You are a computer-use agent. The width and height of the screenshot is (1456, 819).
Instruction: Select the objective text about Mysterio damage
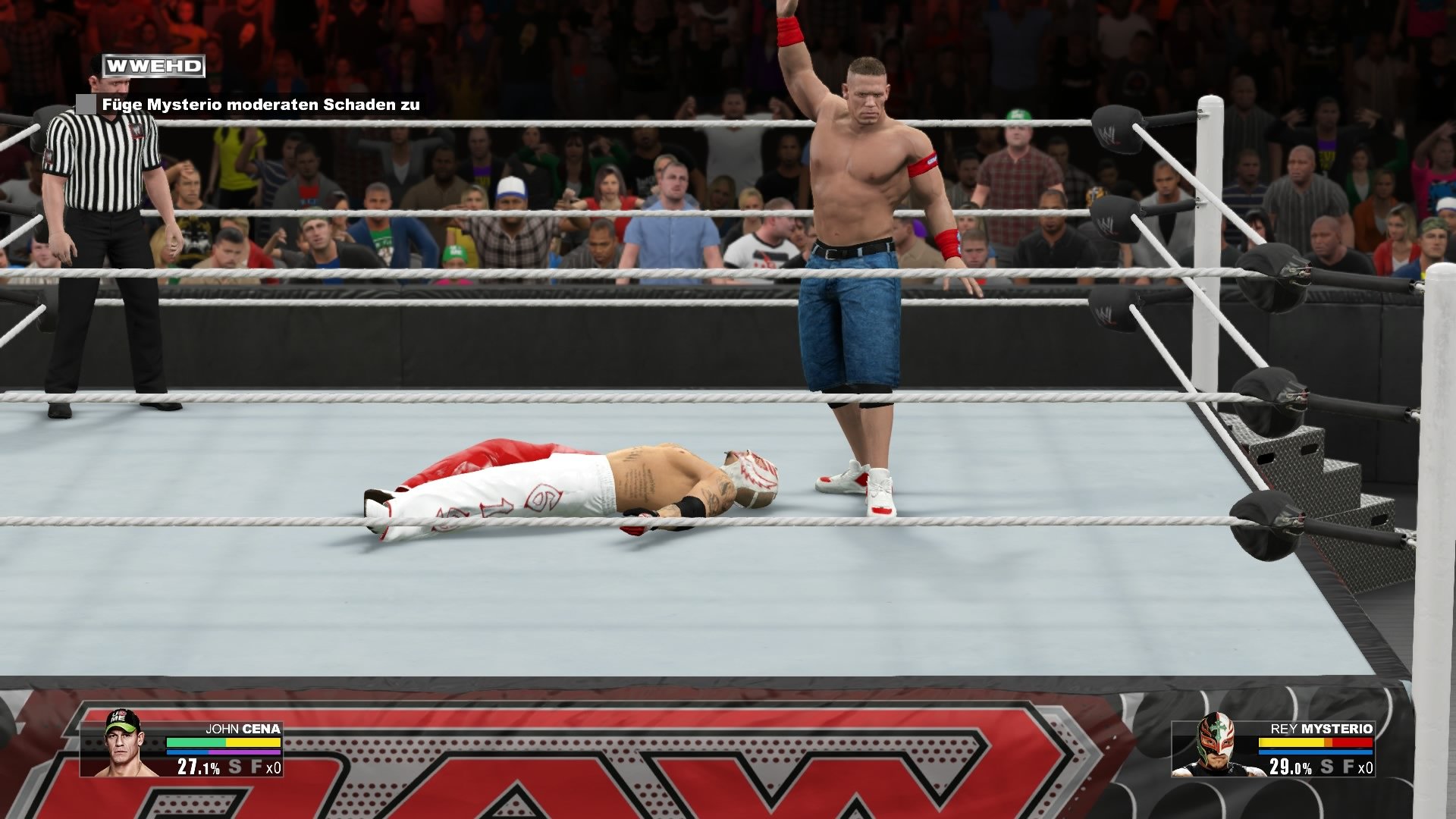coord(262,107)
